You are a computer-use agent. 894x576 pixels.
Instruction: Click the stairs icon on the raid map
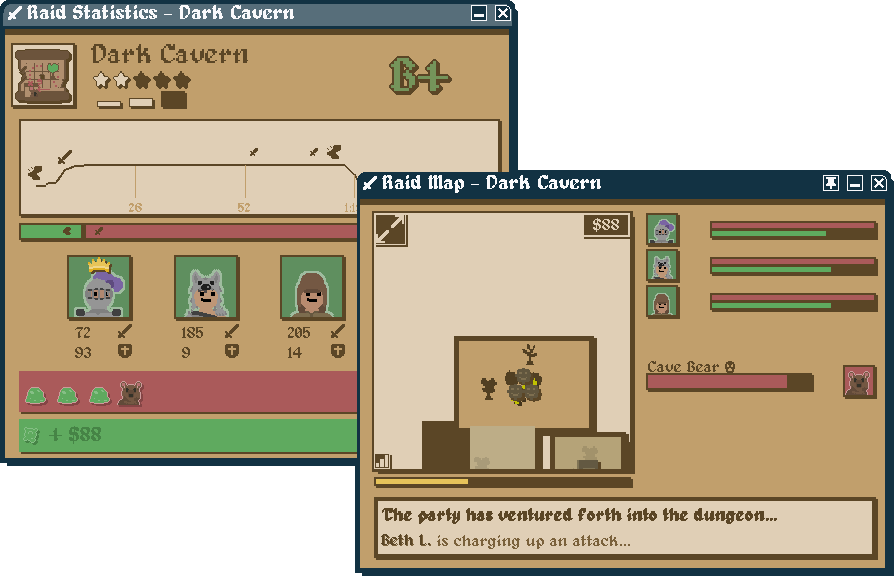(383, 461)
